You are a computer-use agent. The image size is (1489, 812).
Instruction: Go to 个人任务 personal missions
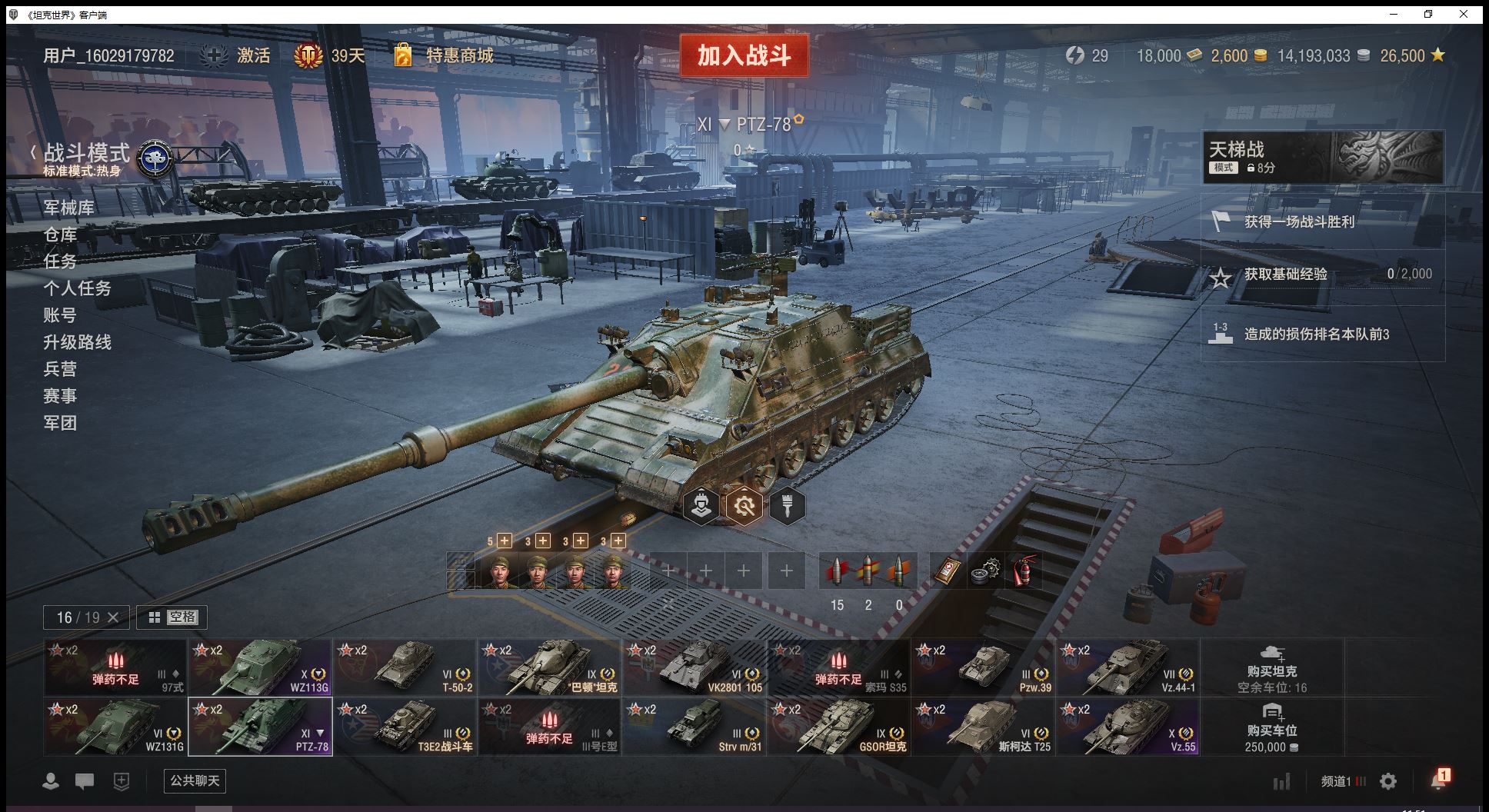pos(77,288)
